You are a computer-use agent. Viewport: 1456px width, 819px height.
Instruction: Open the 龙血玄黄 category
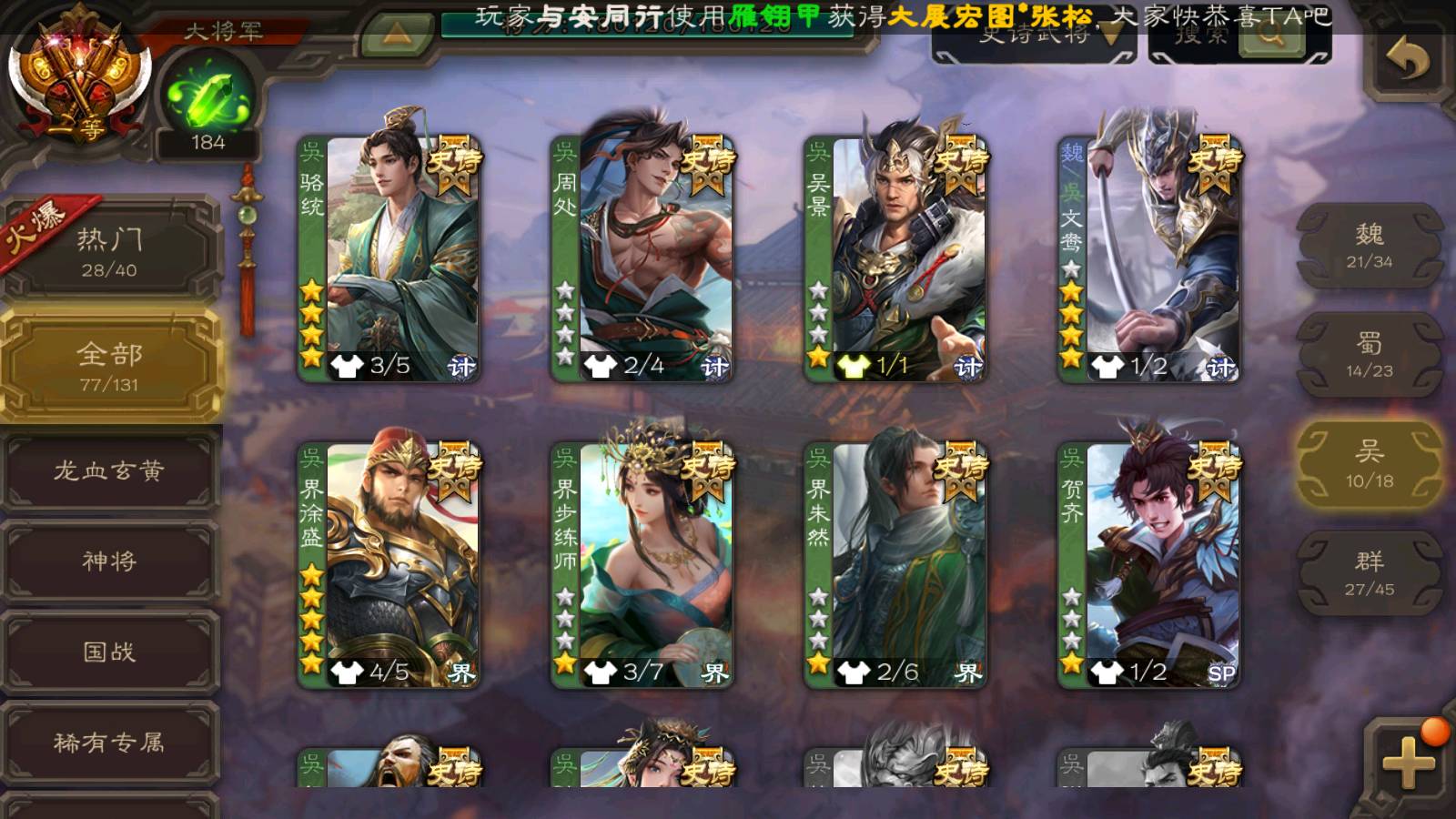pos(109,470)
